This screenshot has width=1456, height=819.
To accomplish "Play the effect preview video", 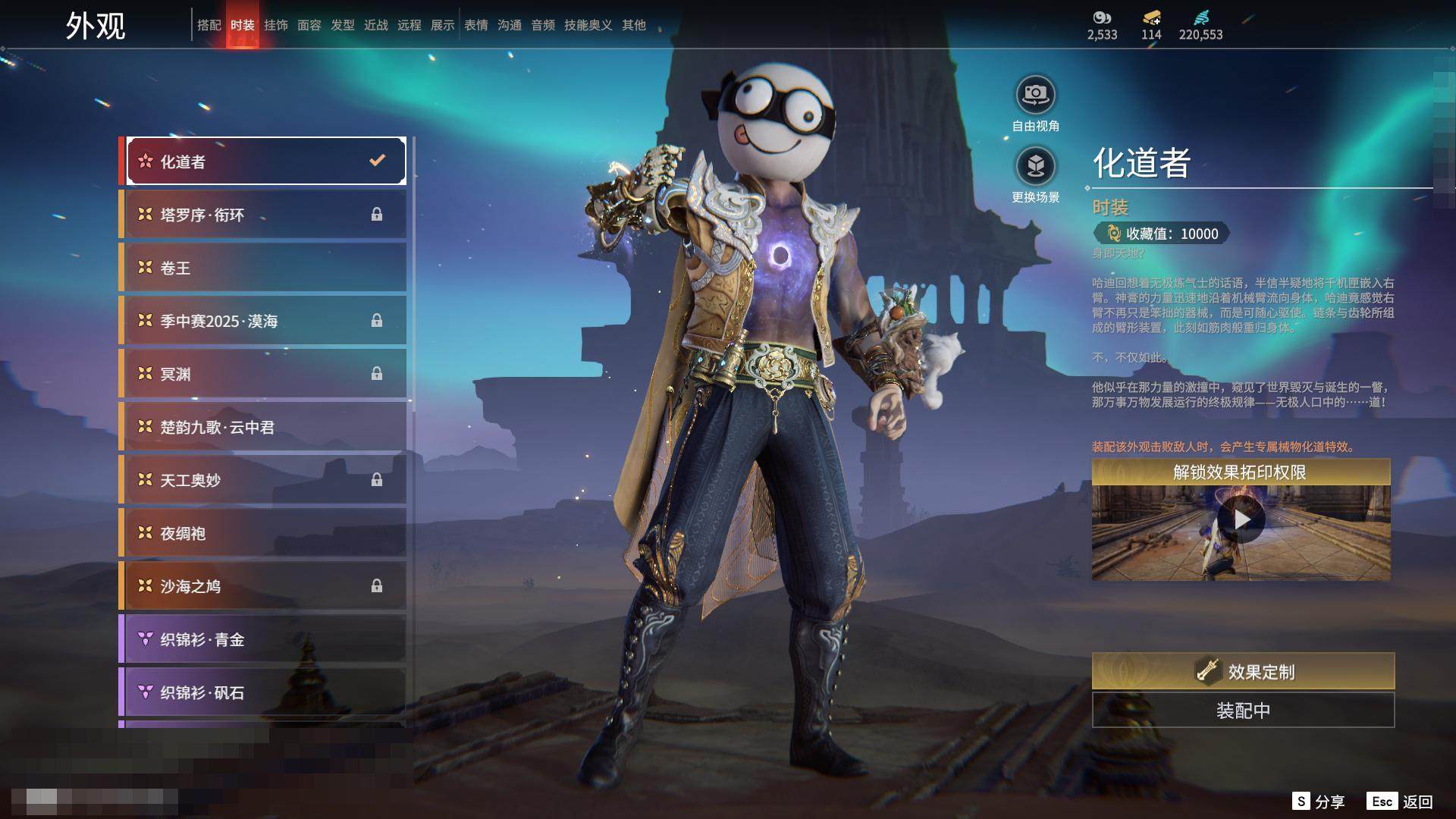I will pos(1241,519).
